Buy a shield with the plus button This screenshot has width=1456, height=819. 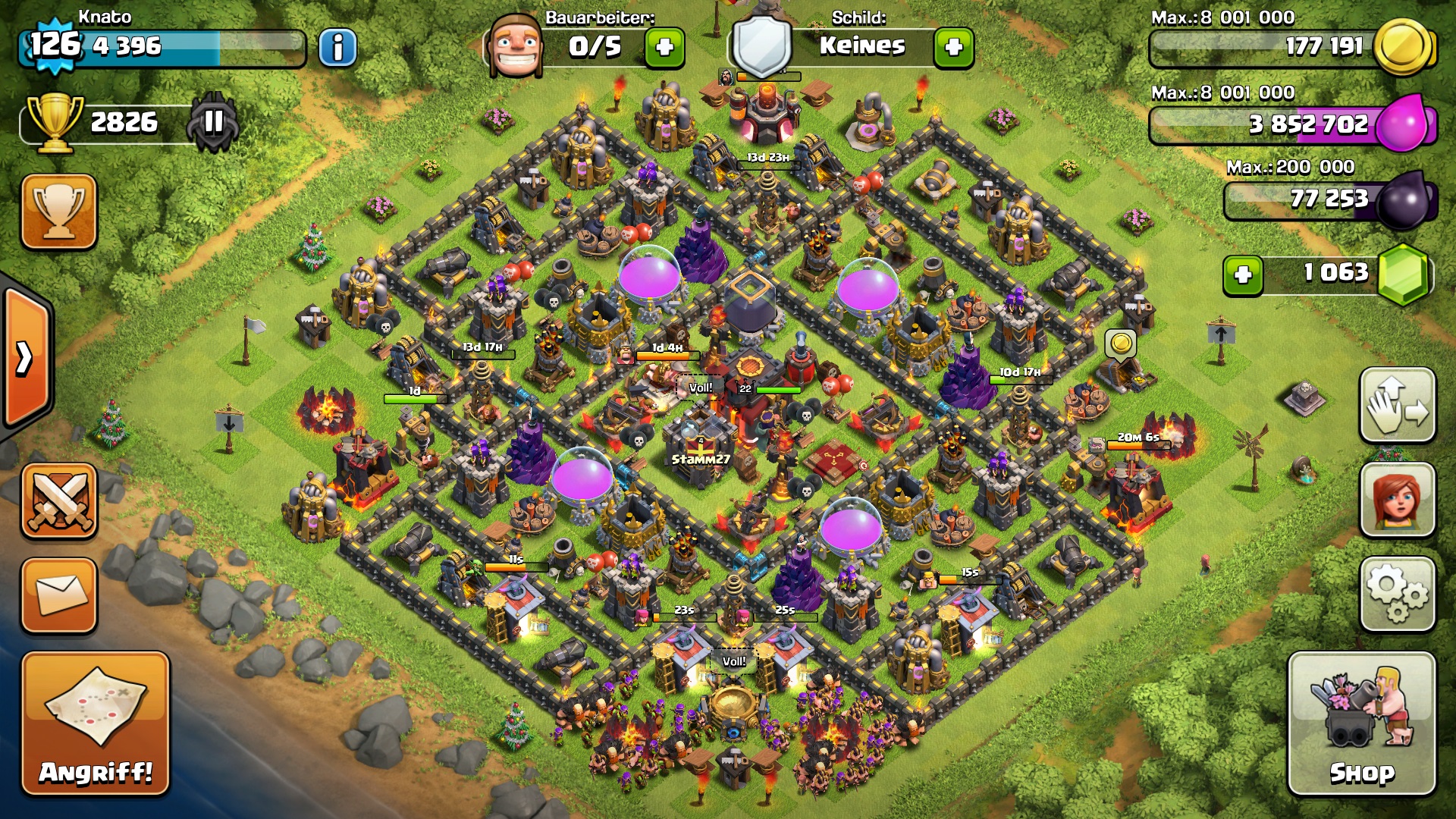click(x=953, y=48)
